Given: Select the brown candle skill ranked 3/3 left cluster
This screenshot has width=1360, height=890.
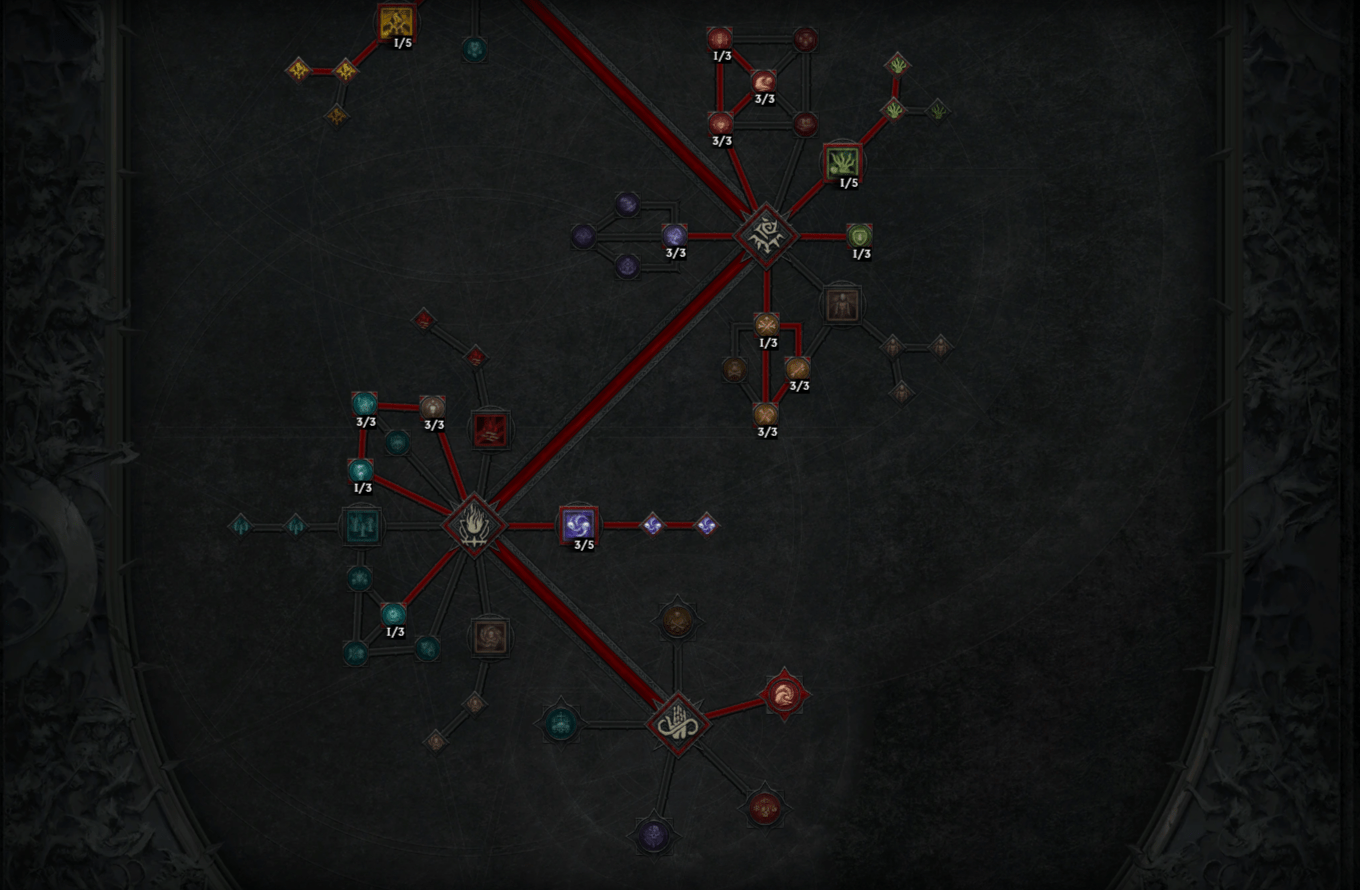Looking at the screenshot, I should [x=432, y=407].
